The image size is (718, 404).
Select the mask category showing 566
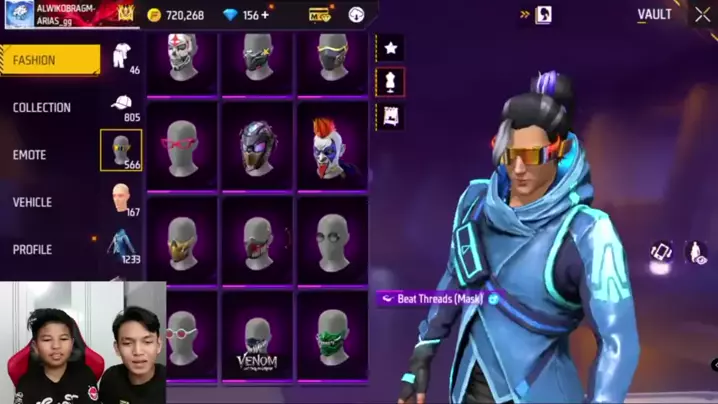pyautogui.click(x=121, y=151)
